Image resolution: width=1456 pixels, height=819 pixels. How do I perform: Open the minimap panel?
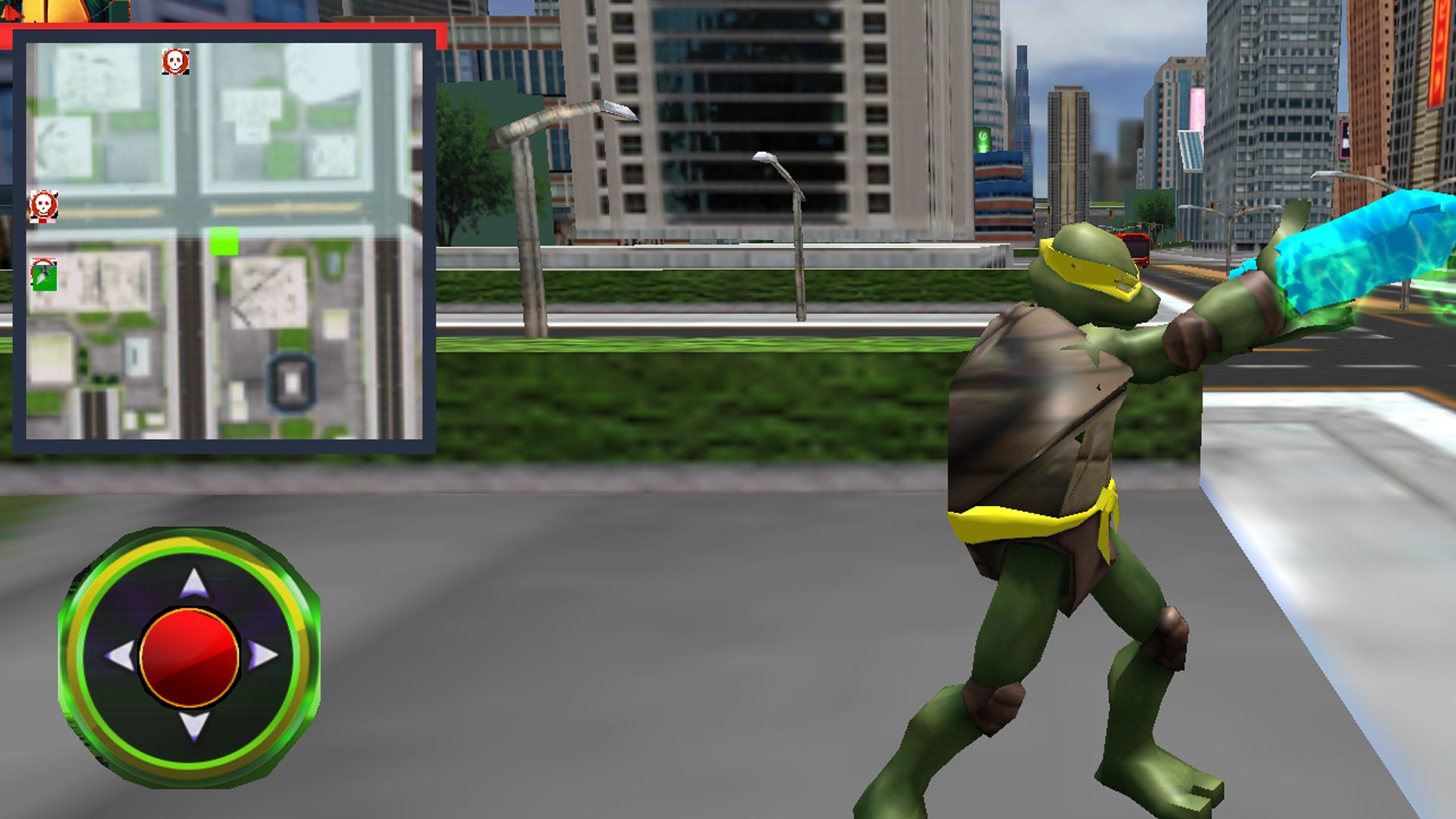point(224,239)
